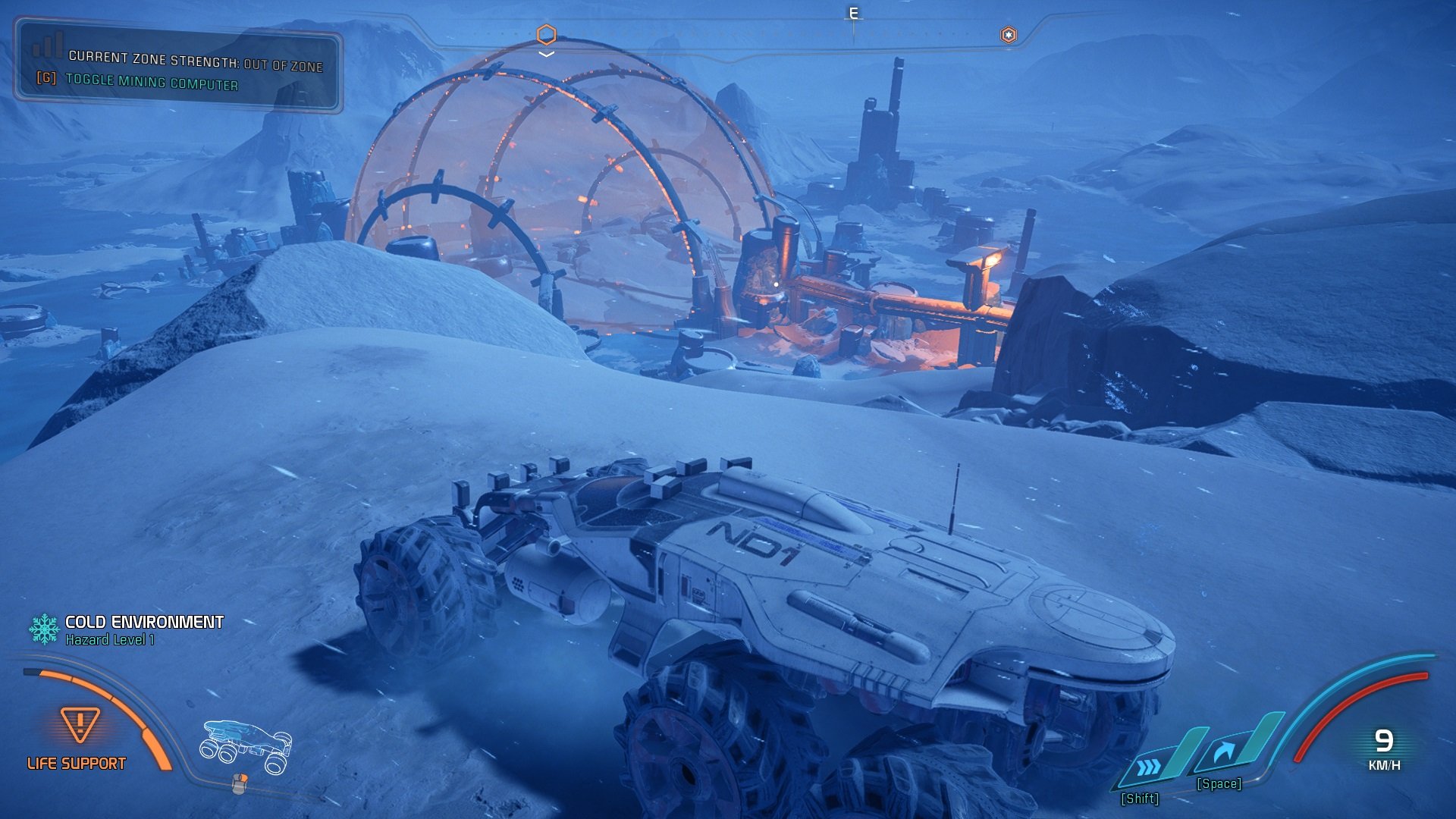
Task: Click the Nomad vehicle status icon
Action: click(x=246, y=746)
